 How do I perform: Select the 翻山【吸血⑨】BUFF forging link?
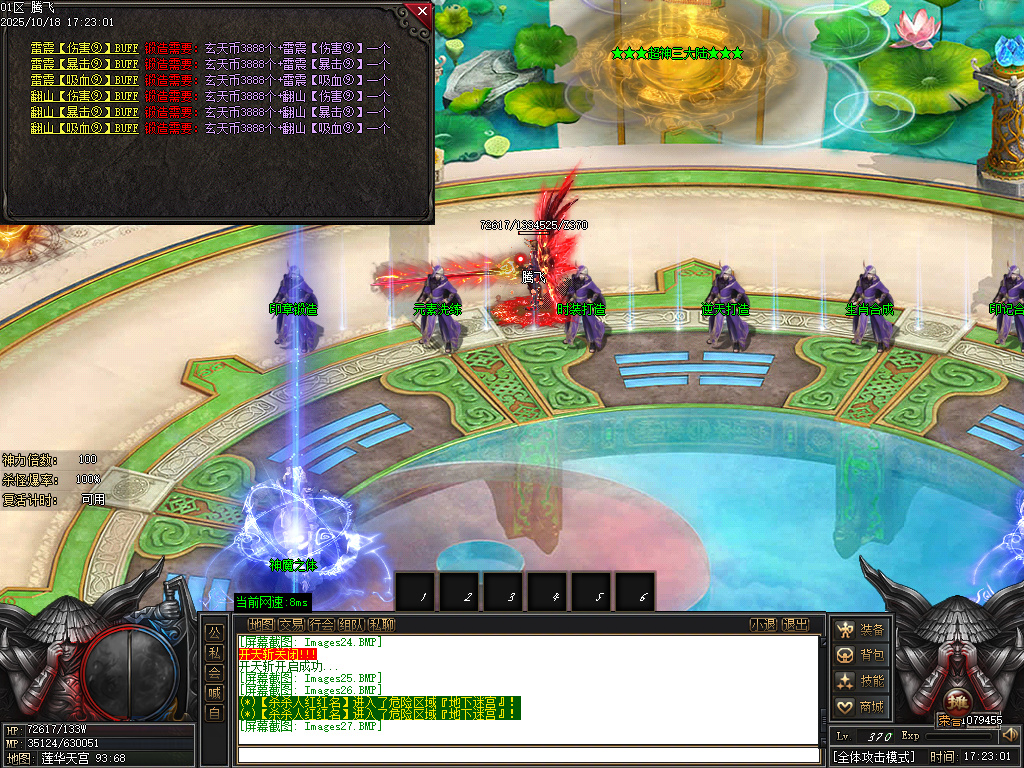point(84,128)
